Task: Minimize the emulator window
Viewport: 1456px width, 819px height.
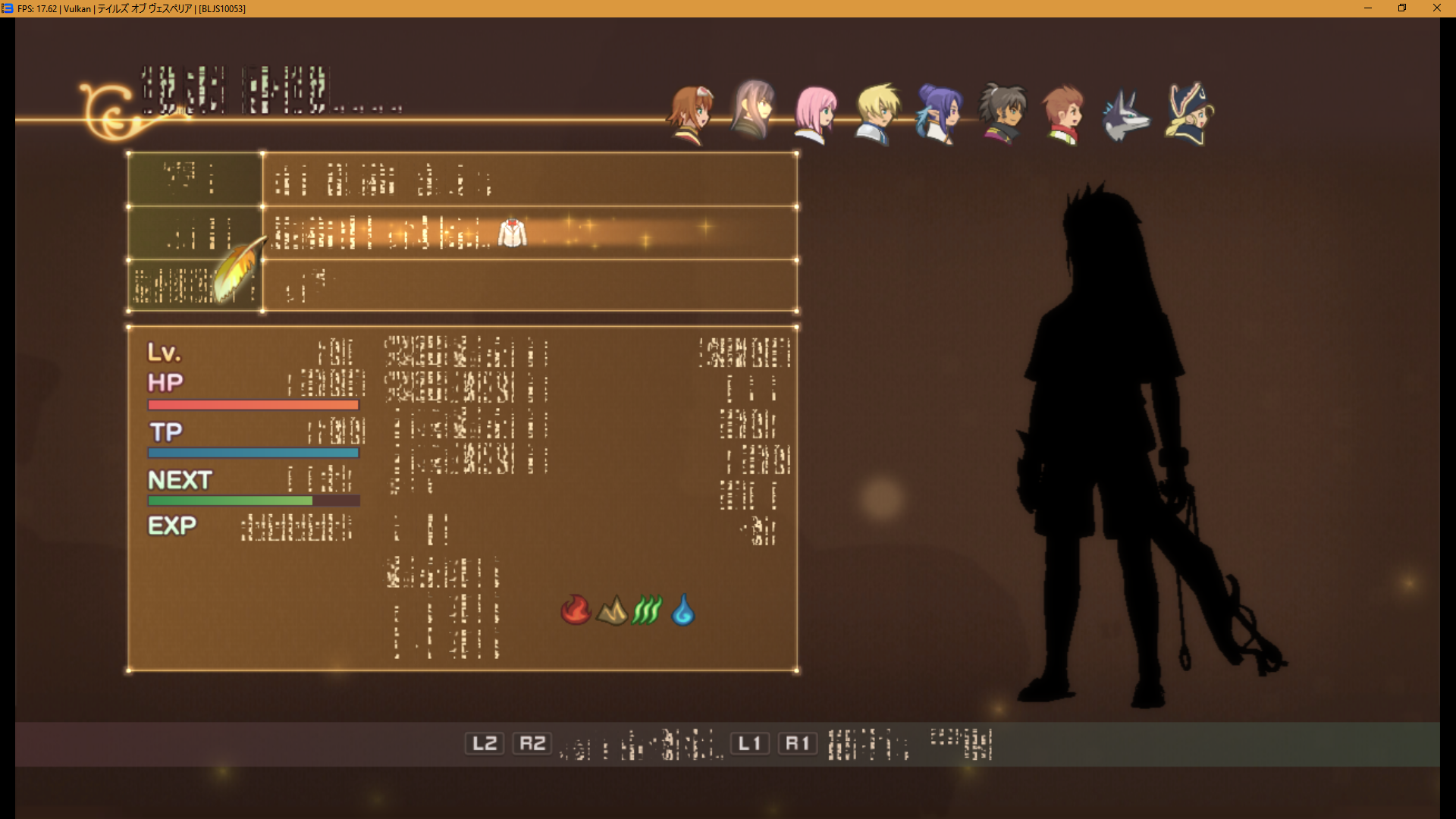Action: (1368, 8)
